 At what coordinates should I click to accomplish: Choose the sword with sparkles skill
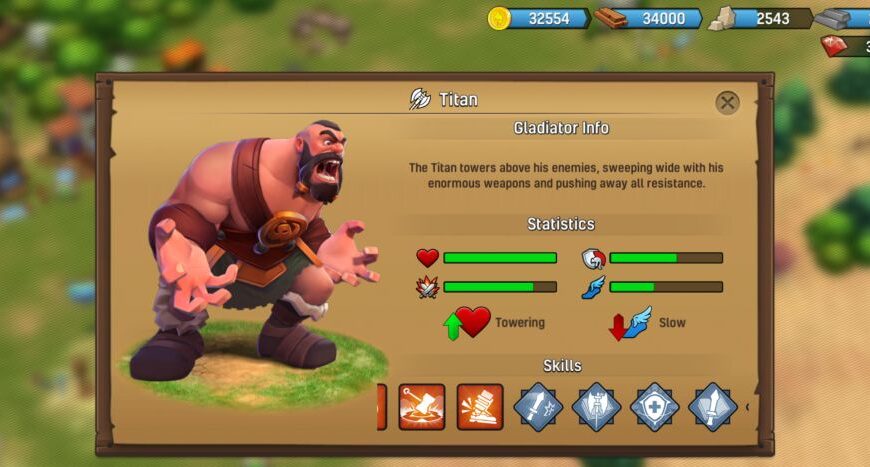pos(538,407)
